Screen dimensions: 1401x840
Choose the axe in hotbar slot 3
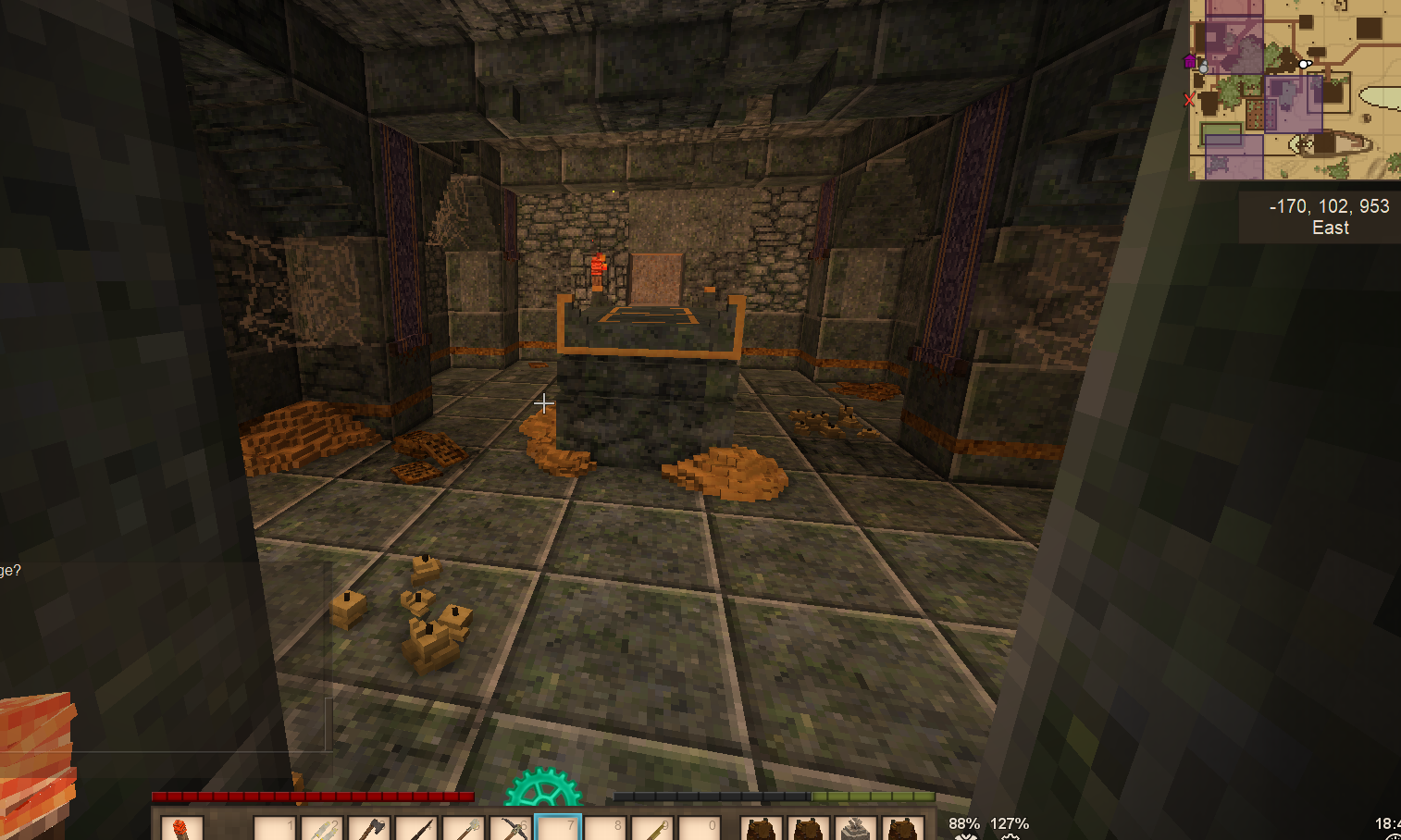[369, 829]
